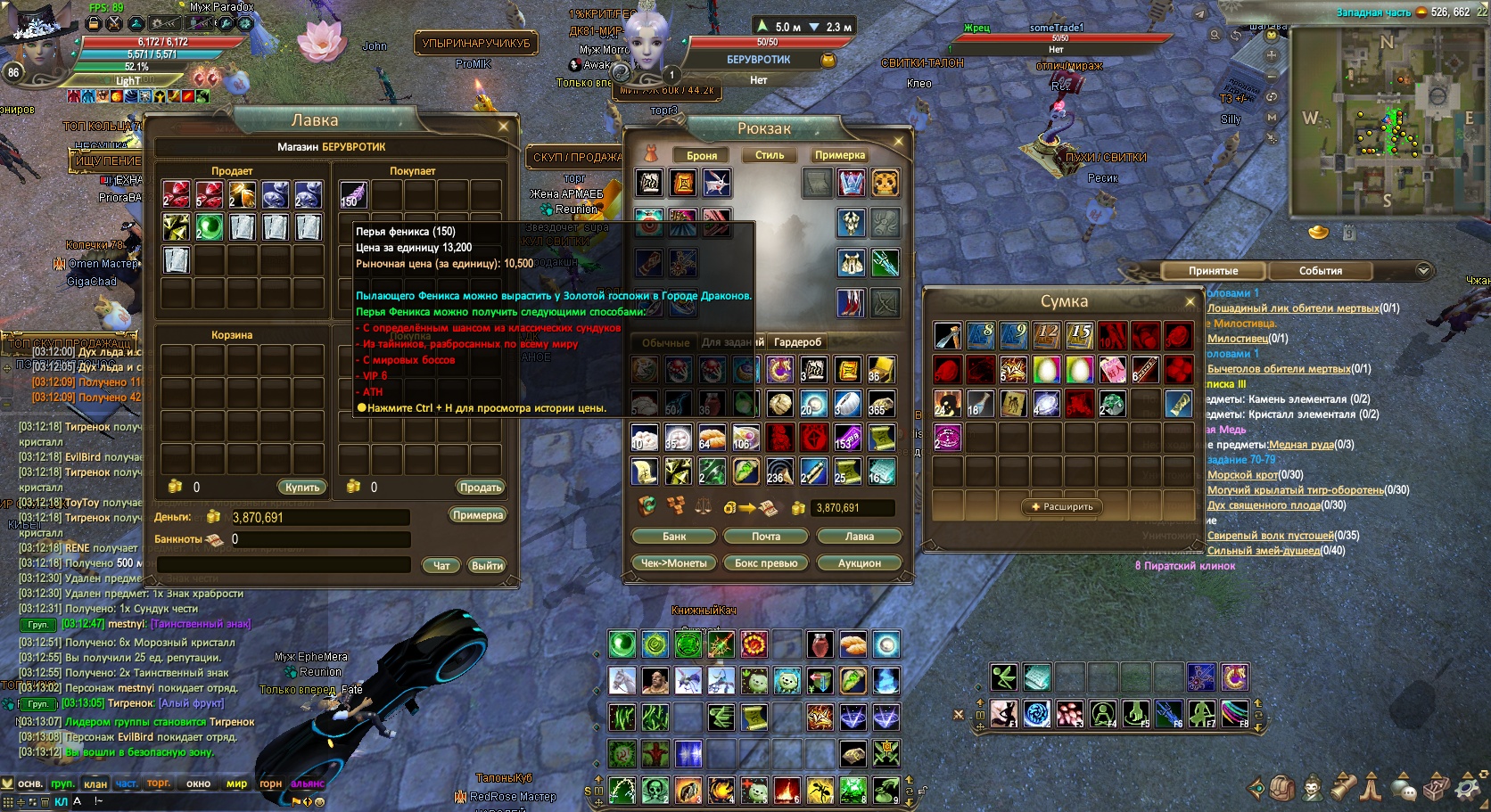Click the Продать button

click(x=481, y=488)
